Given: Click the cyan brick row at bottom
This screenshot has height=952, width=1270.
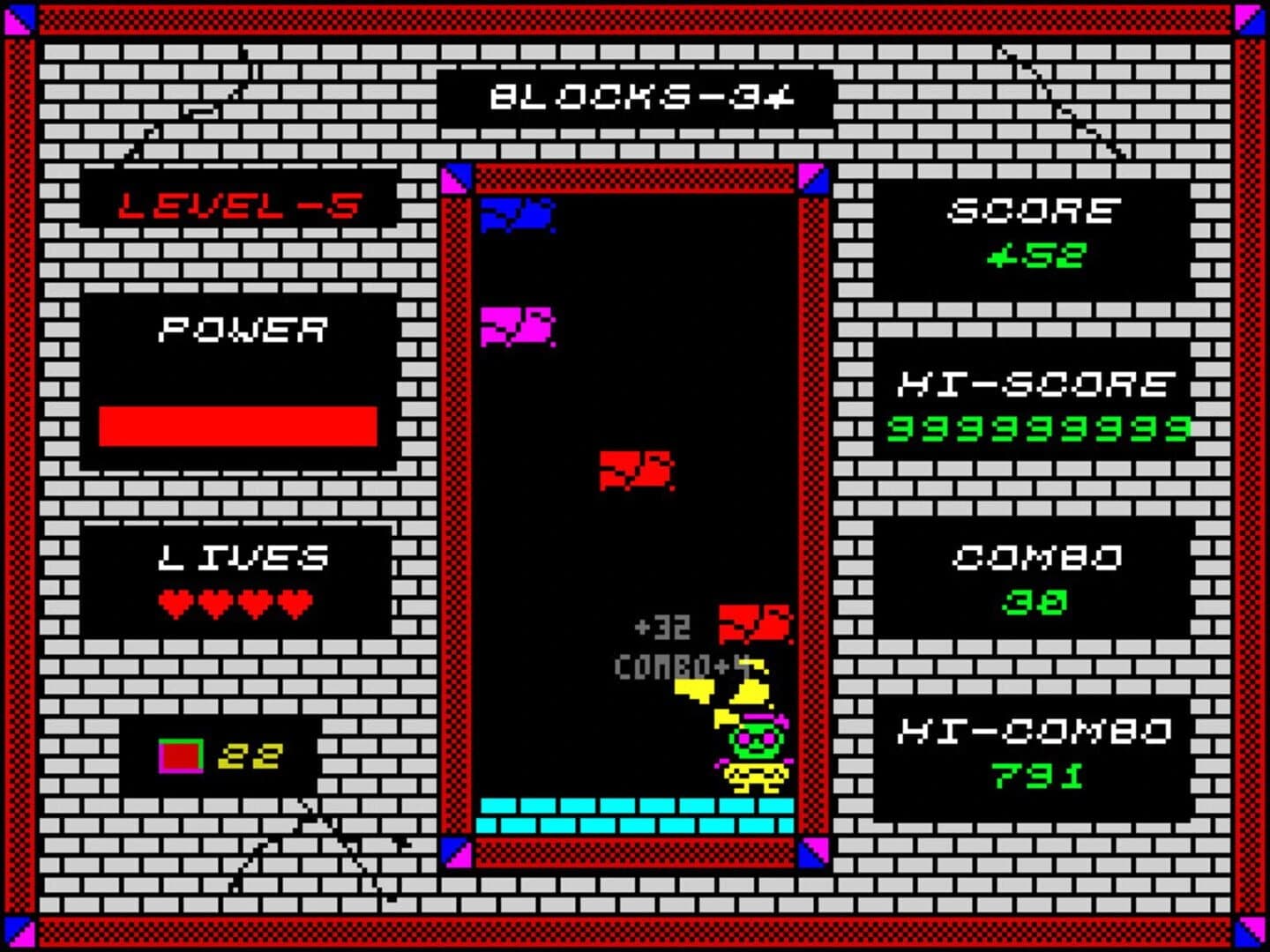Looking at the screenshot, I should [635, 815].
